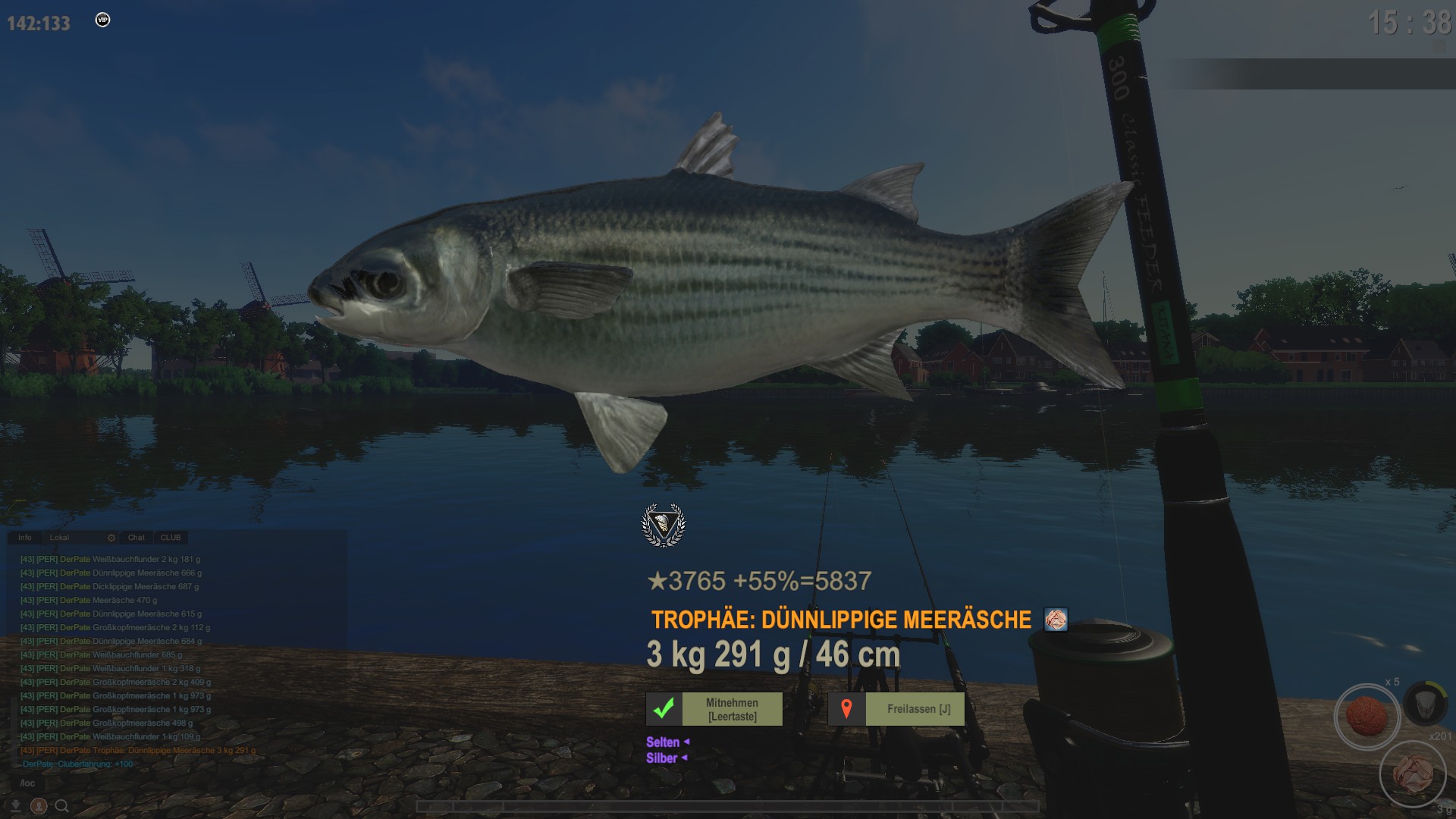1456x819 pixels.
Task: Select the red groundbait ball slot
Action: [x=1367, y=716]
